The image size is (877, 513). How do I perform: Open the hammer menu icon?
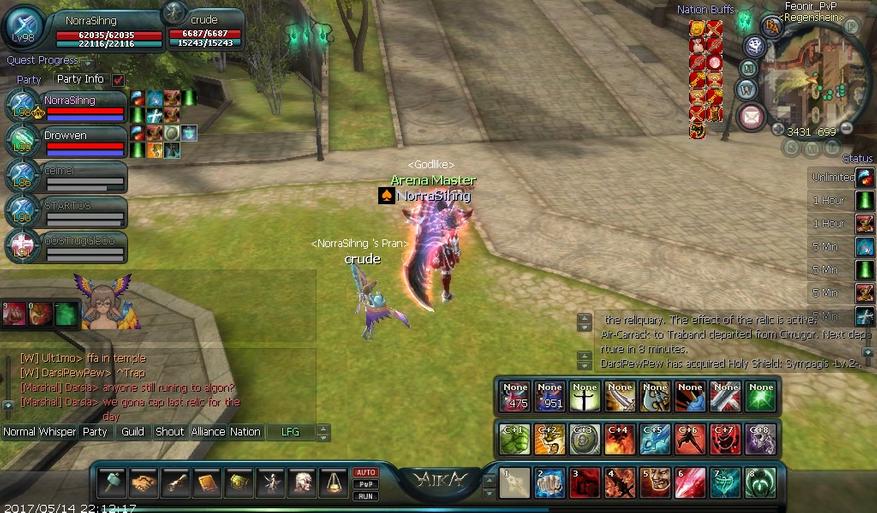point(112,484)
